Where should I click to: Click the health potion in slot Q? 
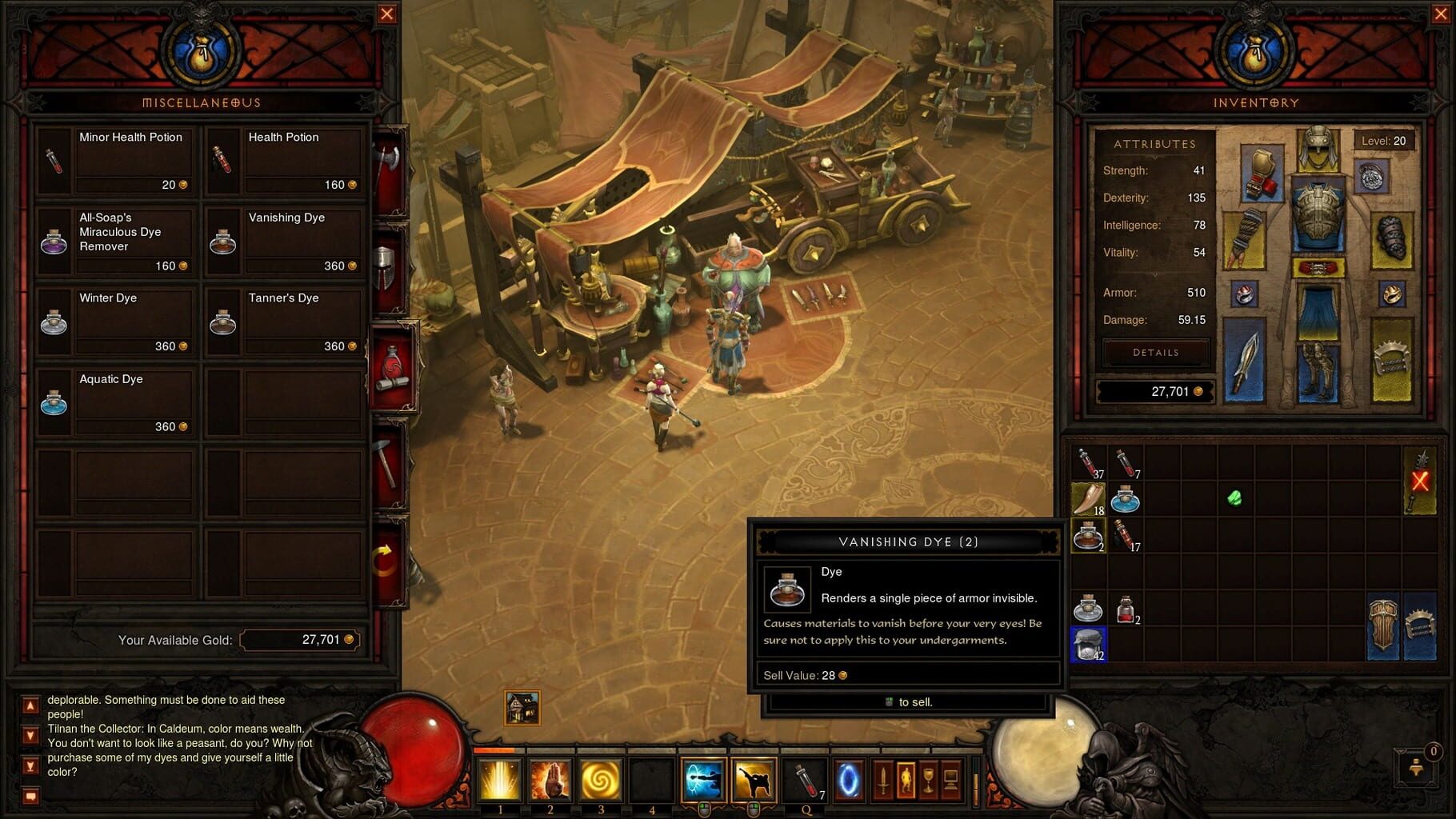804,781
